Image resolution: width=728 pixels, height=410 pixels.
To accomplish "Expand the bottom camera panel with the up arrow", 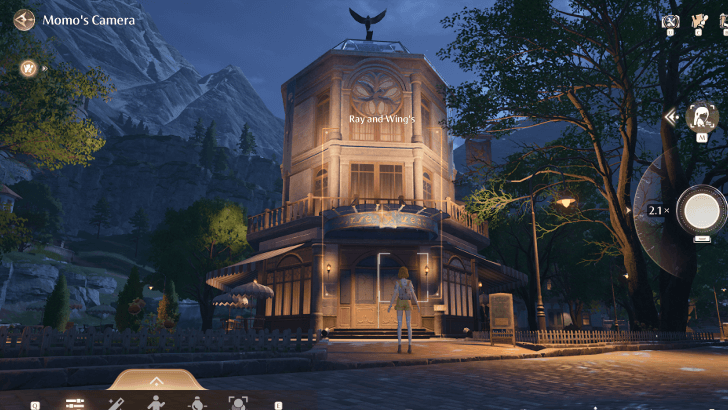I will 156,381.
